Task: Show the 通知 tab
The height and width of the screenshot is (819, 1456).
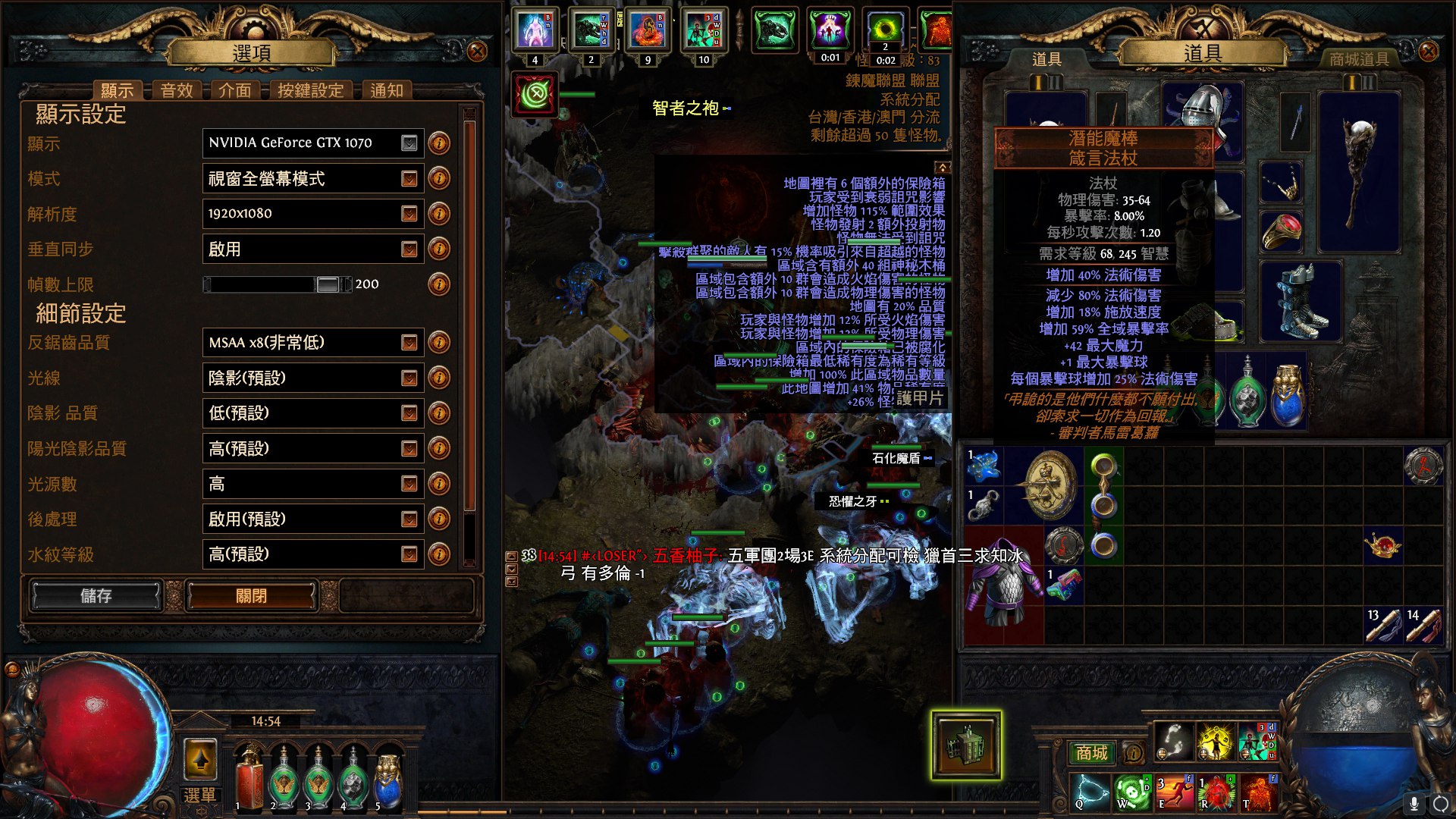Action: 387,91
